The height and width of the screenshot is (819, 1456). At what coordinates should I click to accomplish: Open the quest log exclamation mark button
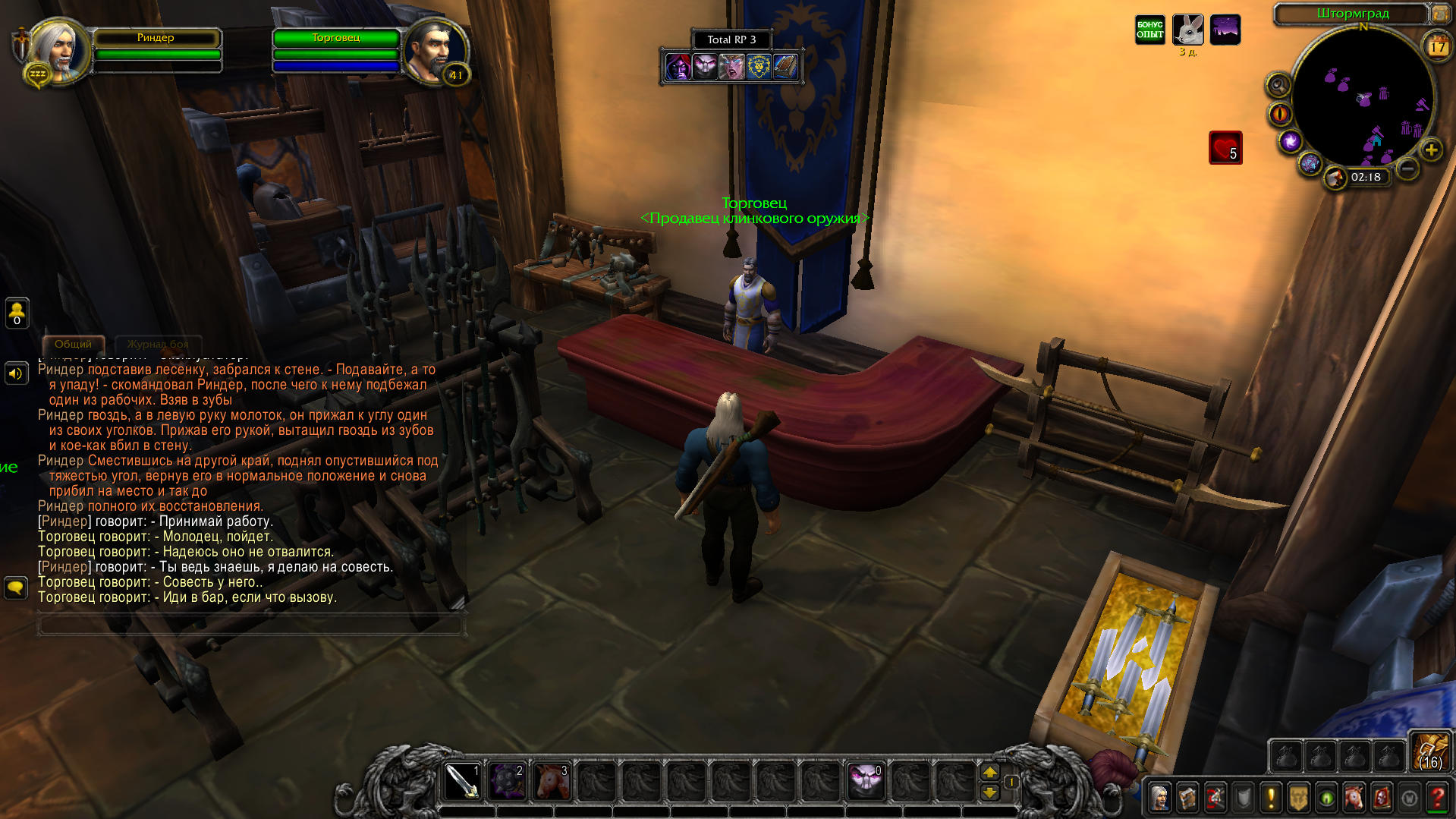[1271, 798]
